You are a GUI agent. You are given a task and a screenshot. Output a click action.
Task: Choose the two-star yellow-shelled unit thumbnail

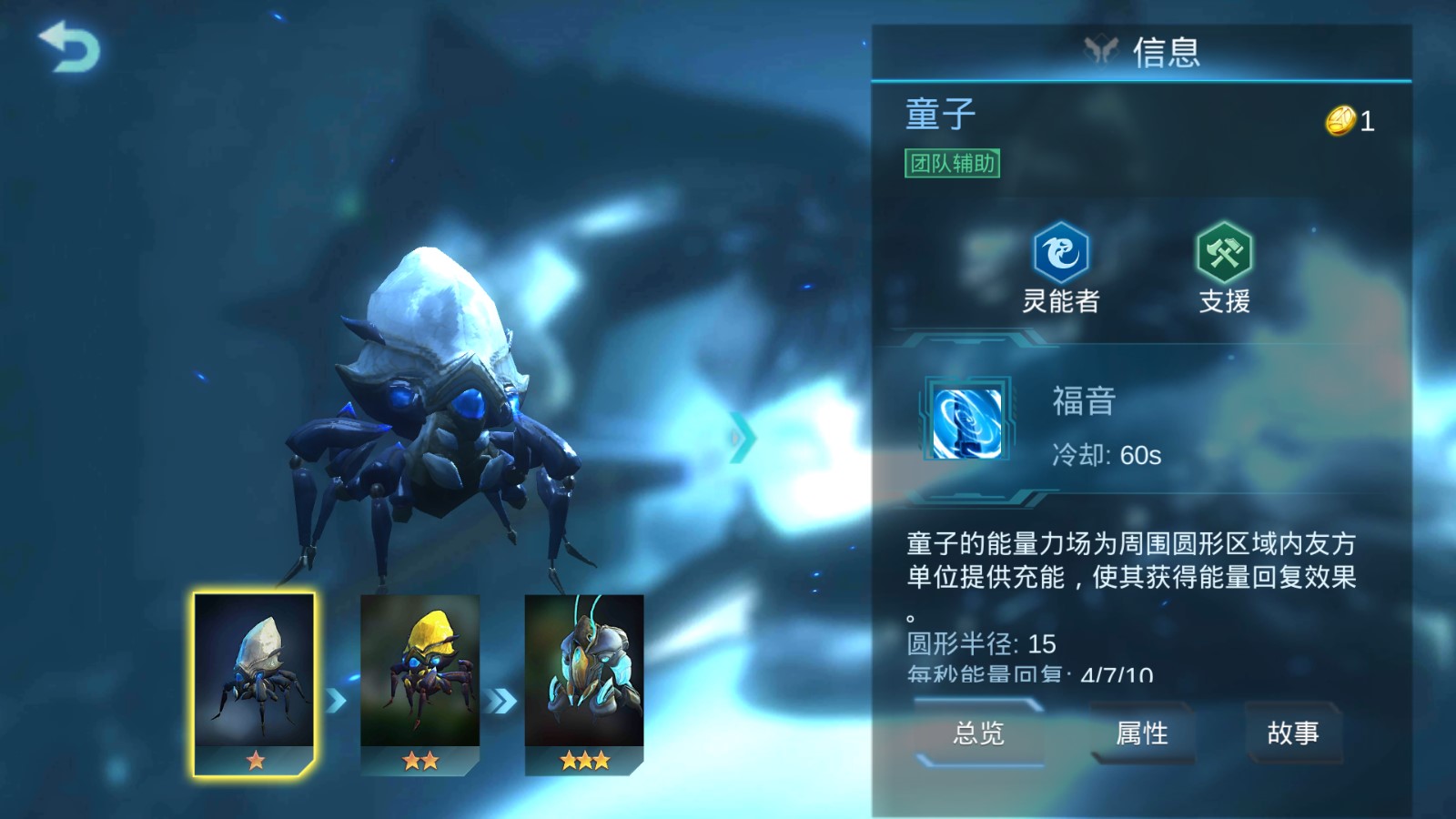(420, 682)
